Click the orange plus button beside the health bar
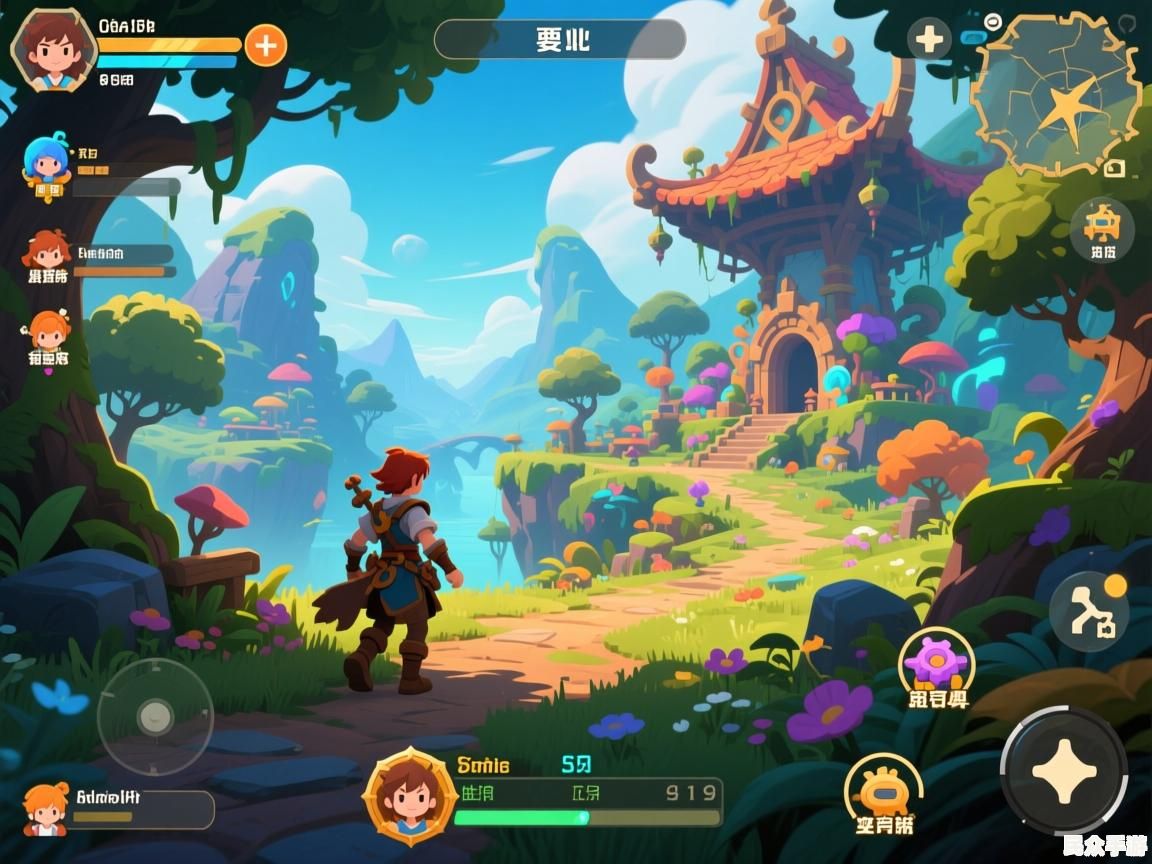This screenshot has height=864, width=1152. click(265, 45)
